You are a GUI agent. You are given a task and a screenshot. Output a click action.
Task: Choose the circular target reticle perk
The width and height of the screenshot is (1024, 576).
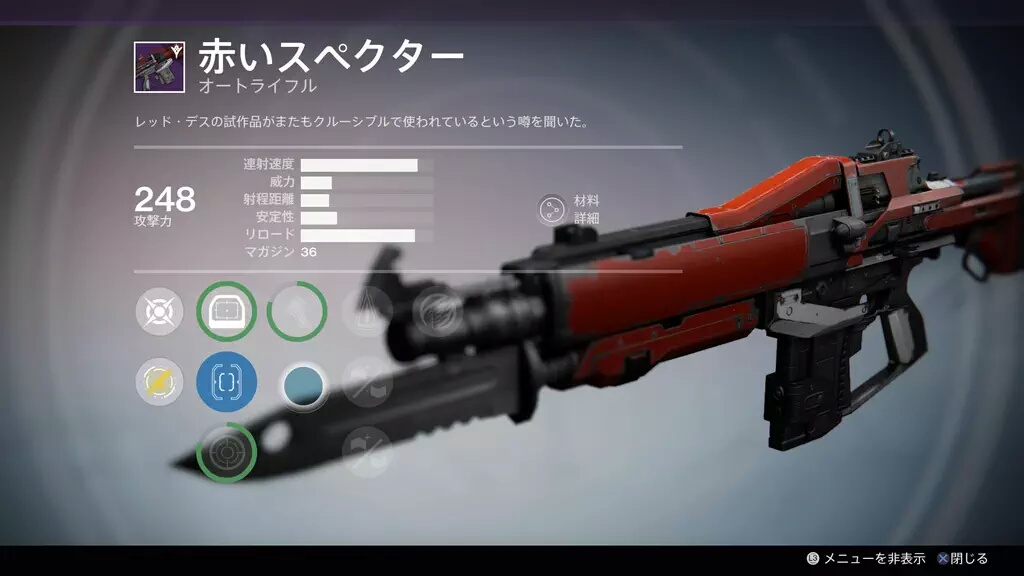[227, 452]
